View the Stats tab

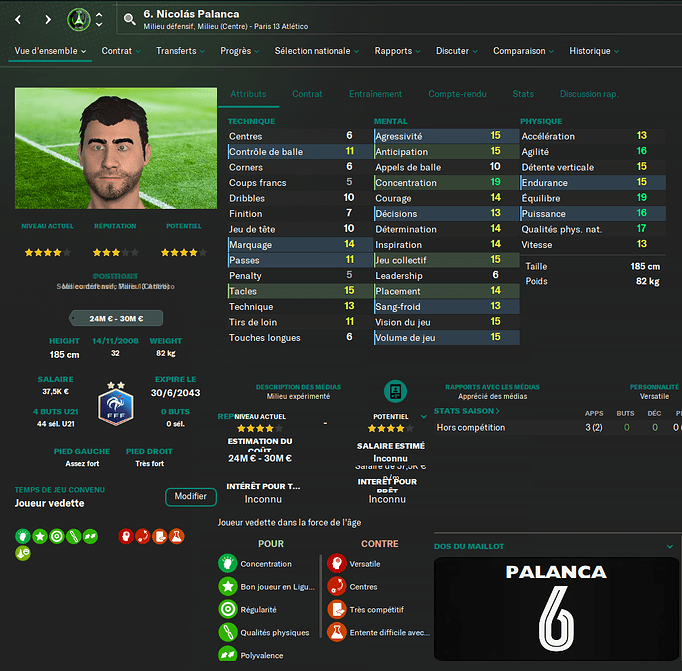(x=523, y=94)
